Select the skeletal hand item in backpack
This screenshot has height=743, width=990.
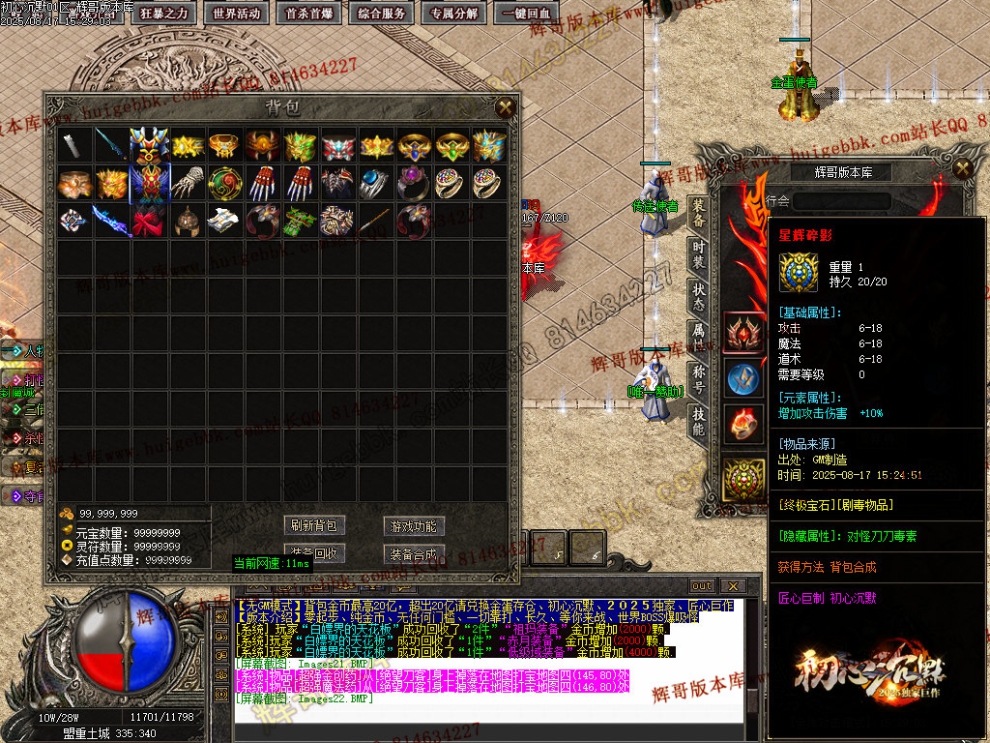point(187,183)
